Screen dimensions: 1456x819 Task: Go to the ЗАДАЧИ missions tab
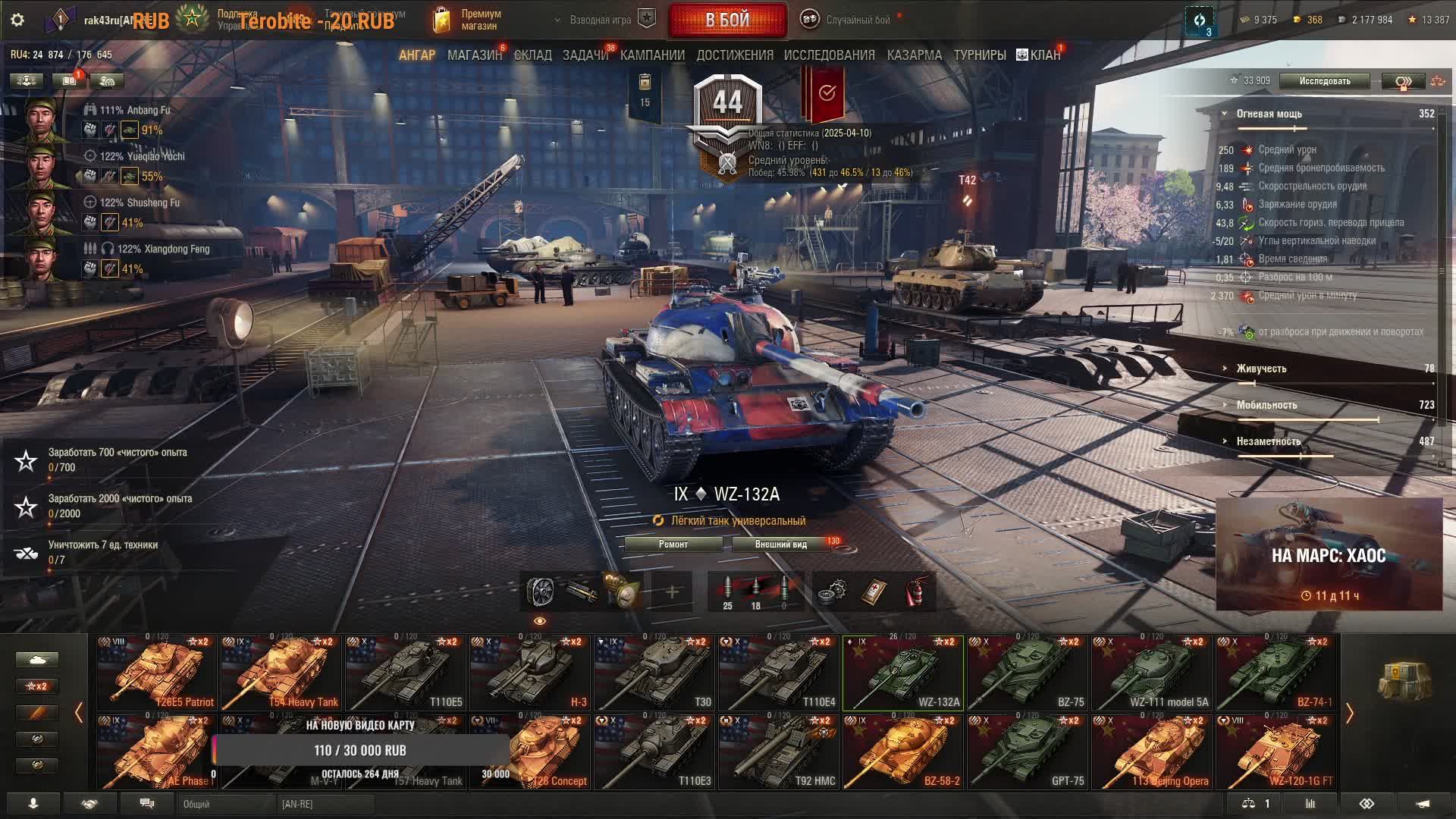tap(585, 55)
